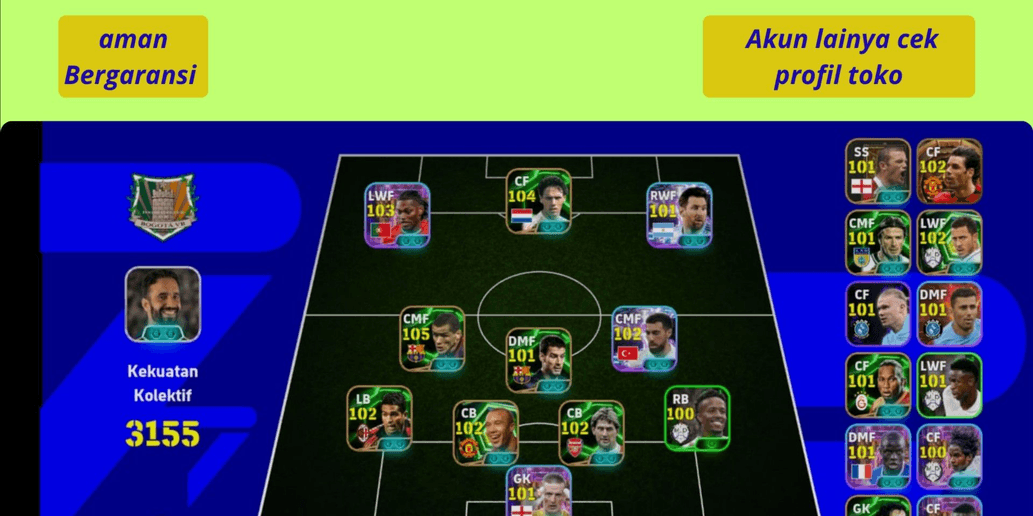The width and height of the screenshot is (1033, 516).
Task: Select the SS 101 England substitute card
Action: coord(878,171)
